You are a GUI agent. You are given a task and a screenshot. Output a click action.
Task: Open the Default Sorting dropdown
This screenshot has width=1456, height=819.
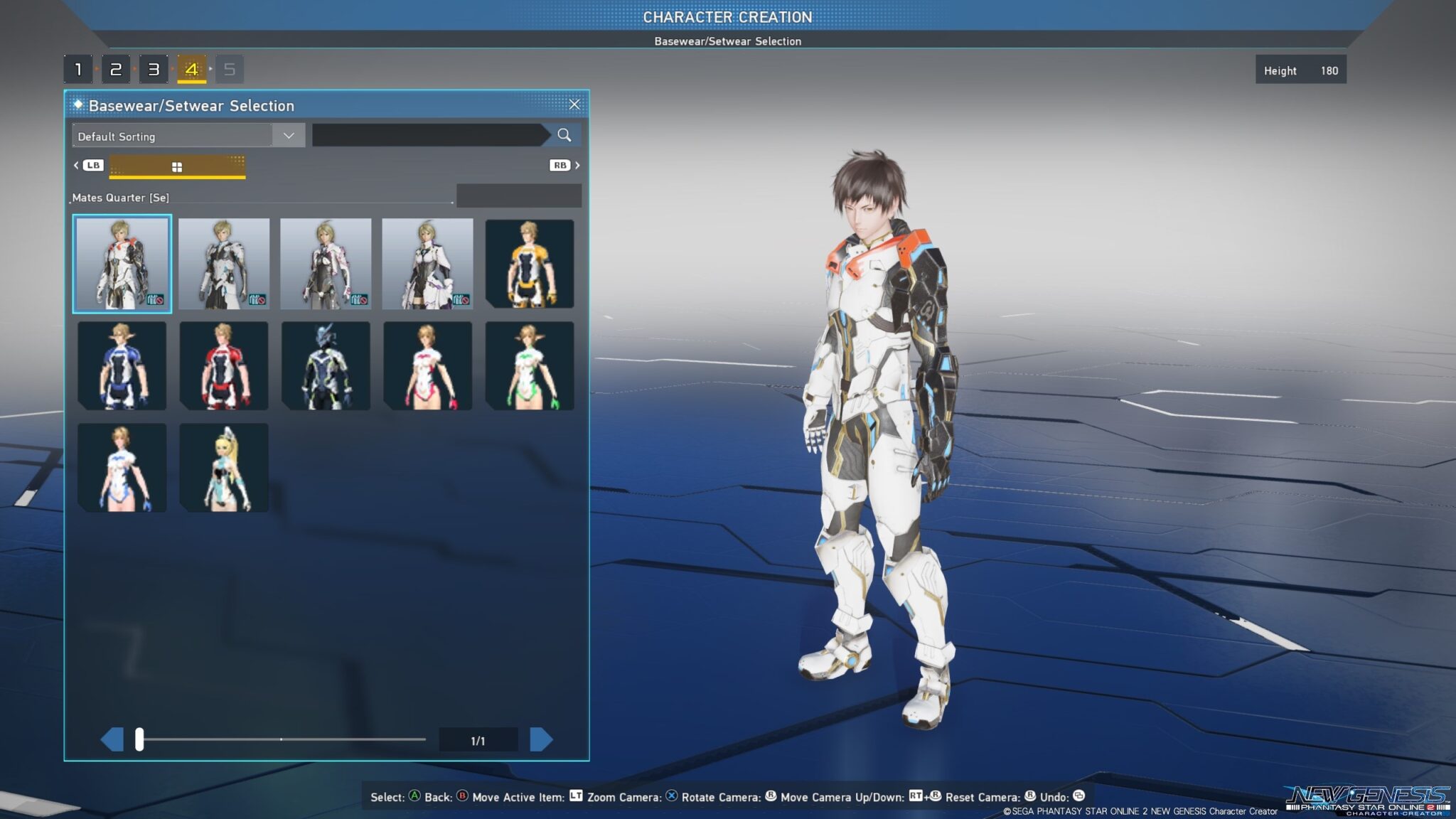(x=171, y=136)
